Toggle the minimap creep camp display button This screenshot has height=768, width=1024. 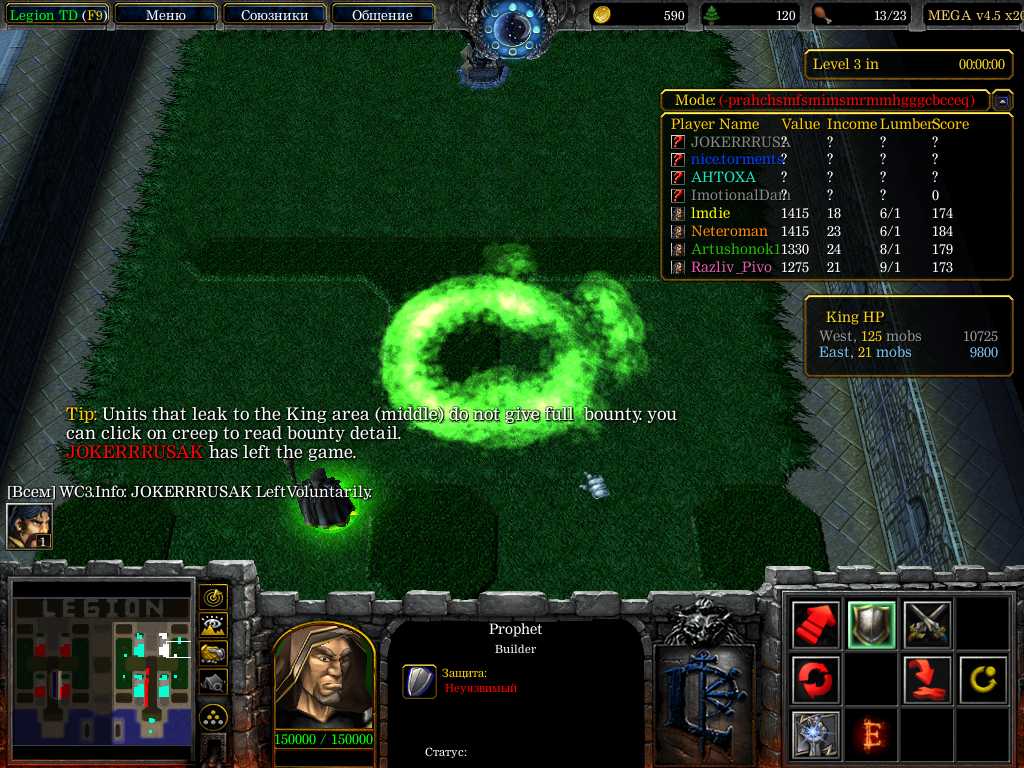(x=214, y=681)
